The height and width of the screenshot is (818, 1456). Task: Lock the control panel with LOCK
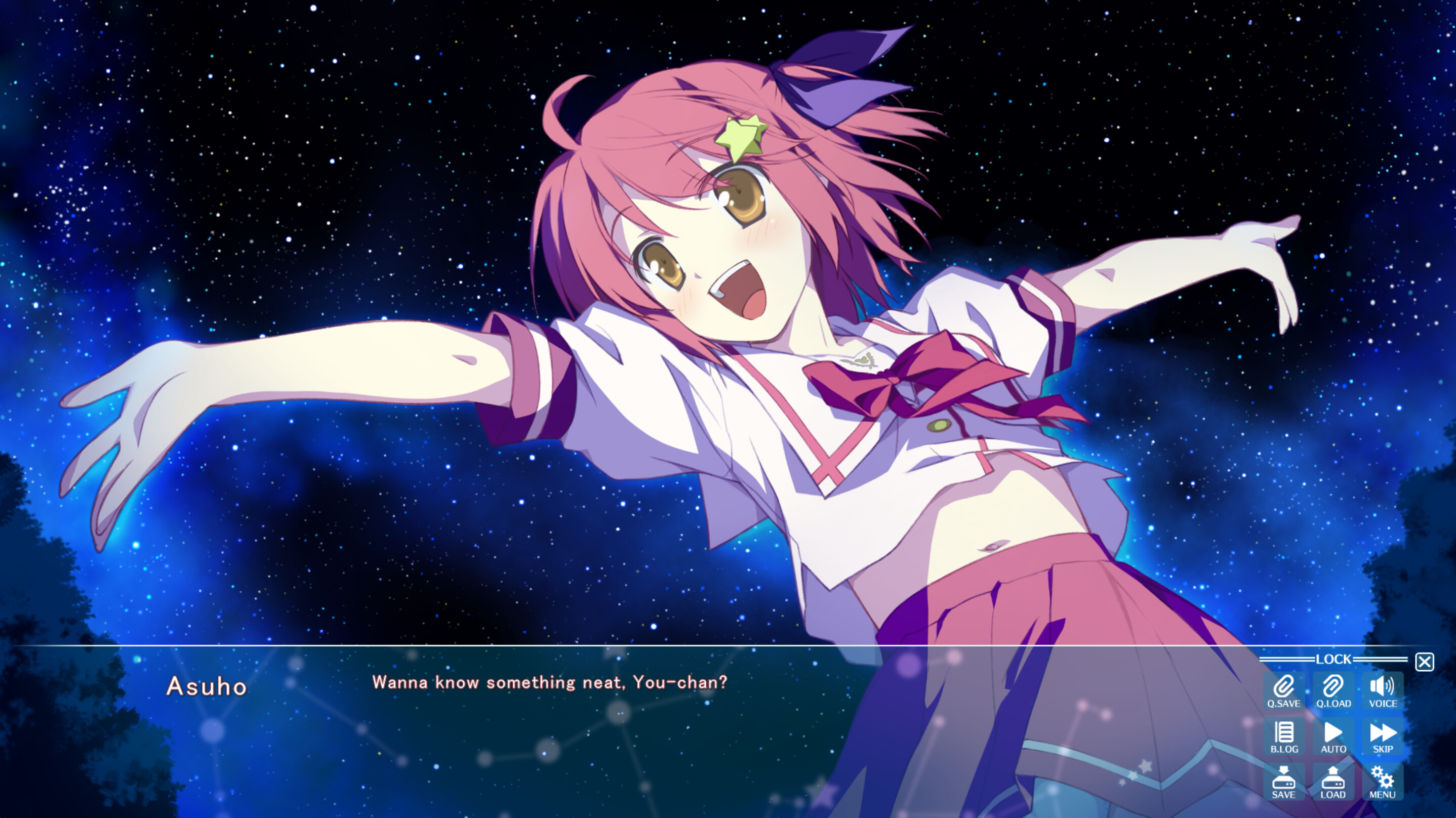(1334, 659)
